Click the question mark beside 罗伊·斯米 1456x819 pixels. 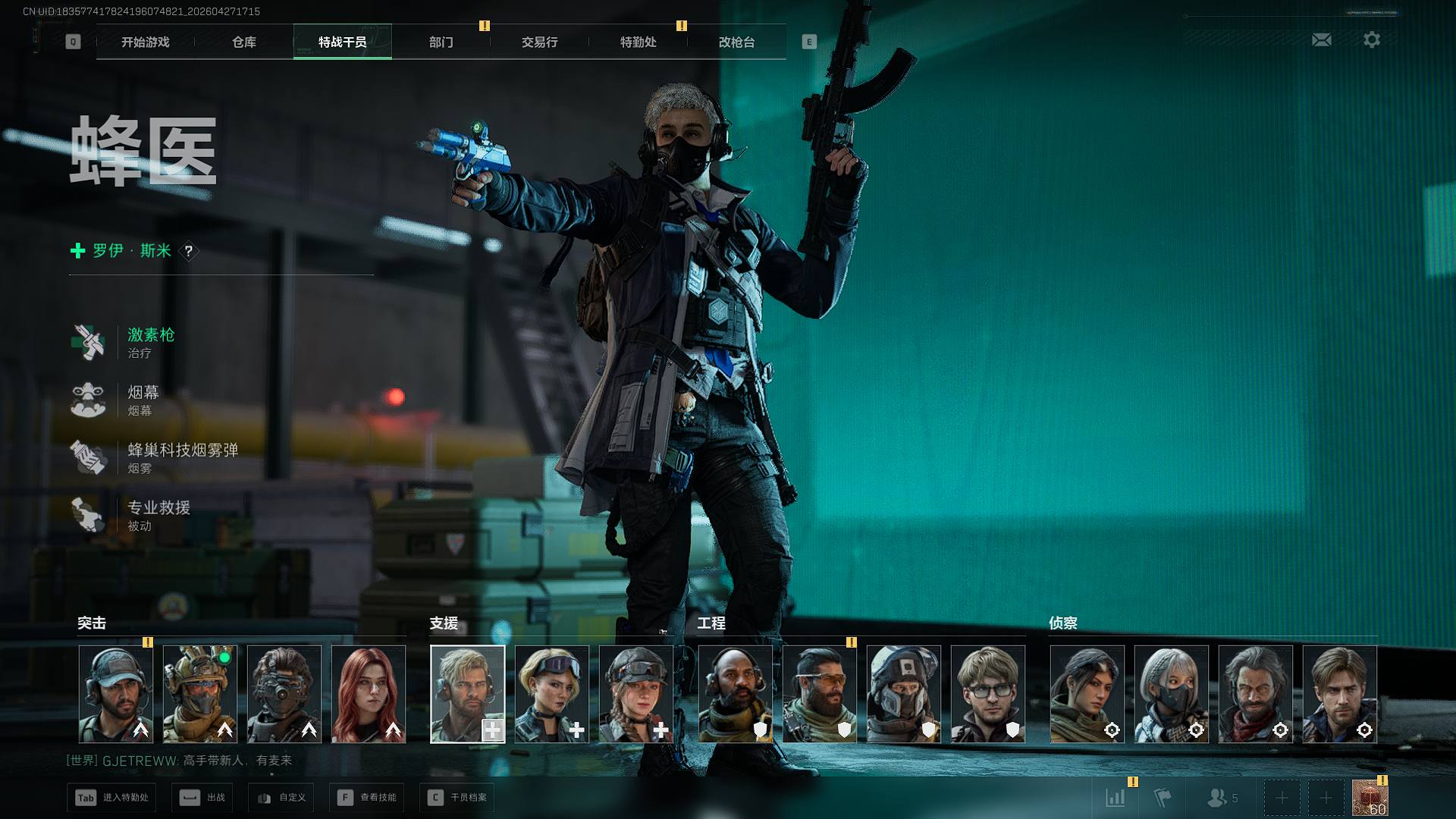pos(189,251)
